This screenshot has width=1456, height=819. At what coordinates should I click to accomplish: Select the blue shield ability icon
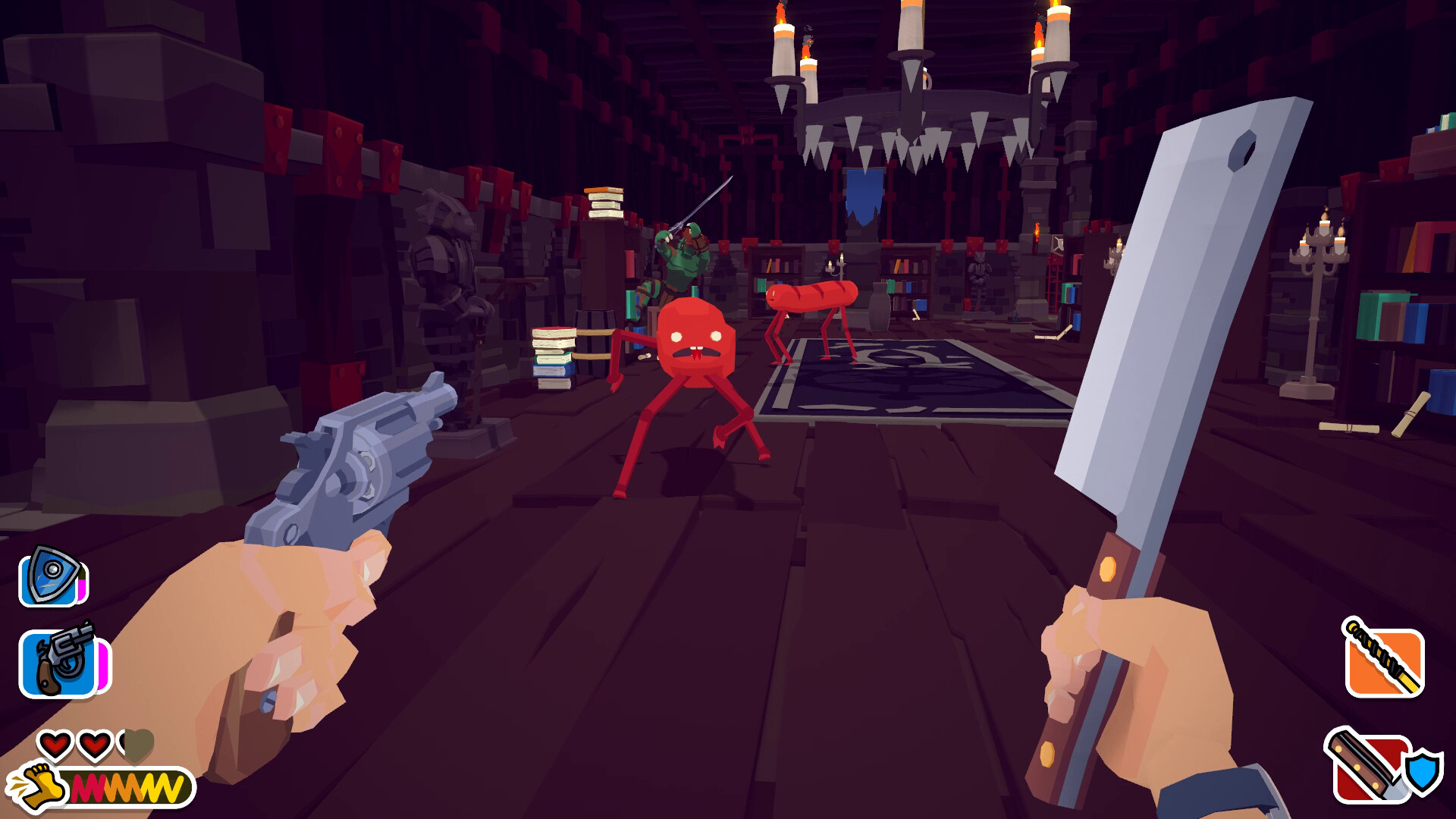coord(47,576)
